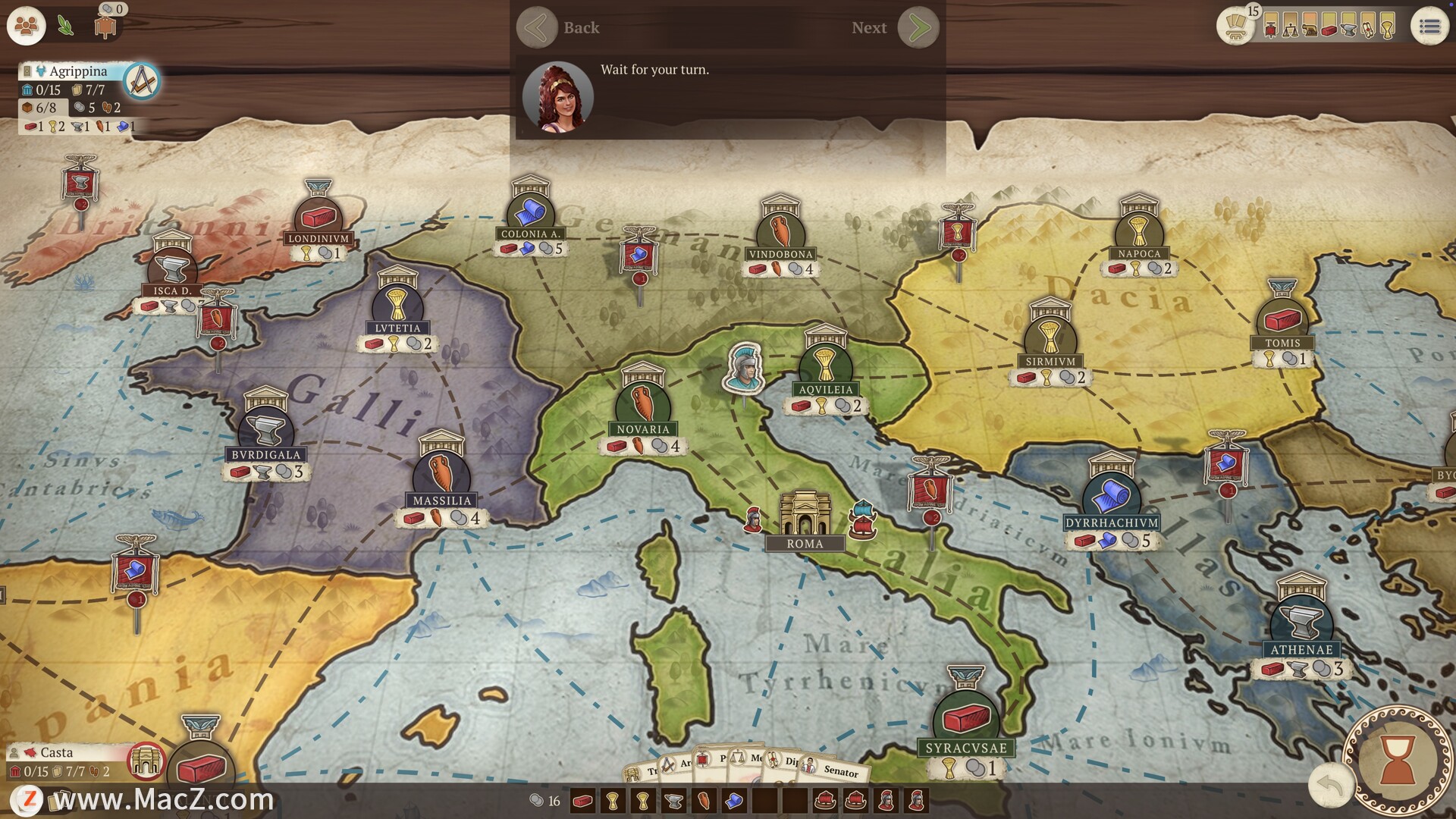Click the green laurel leaf icon
Image resolution: width=1456 pixels, height=819 pixels.
pos(66,27)
